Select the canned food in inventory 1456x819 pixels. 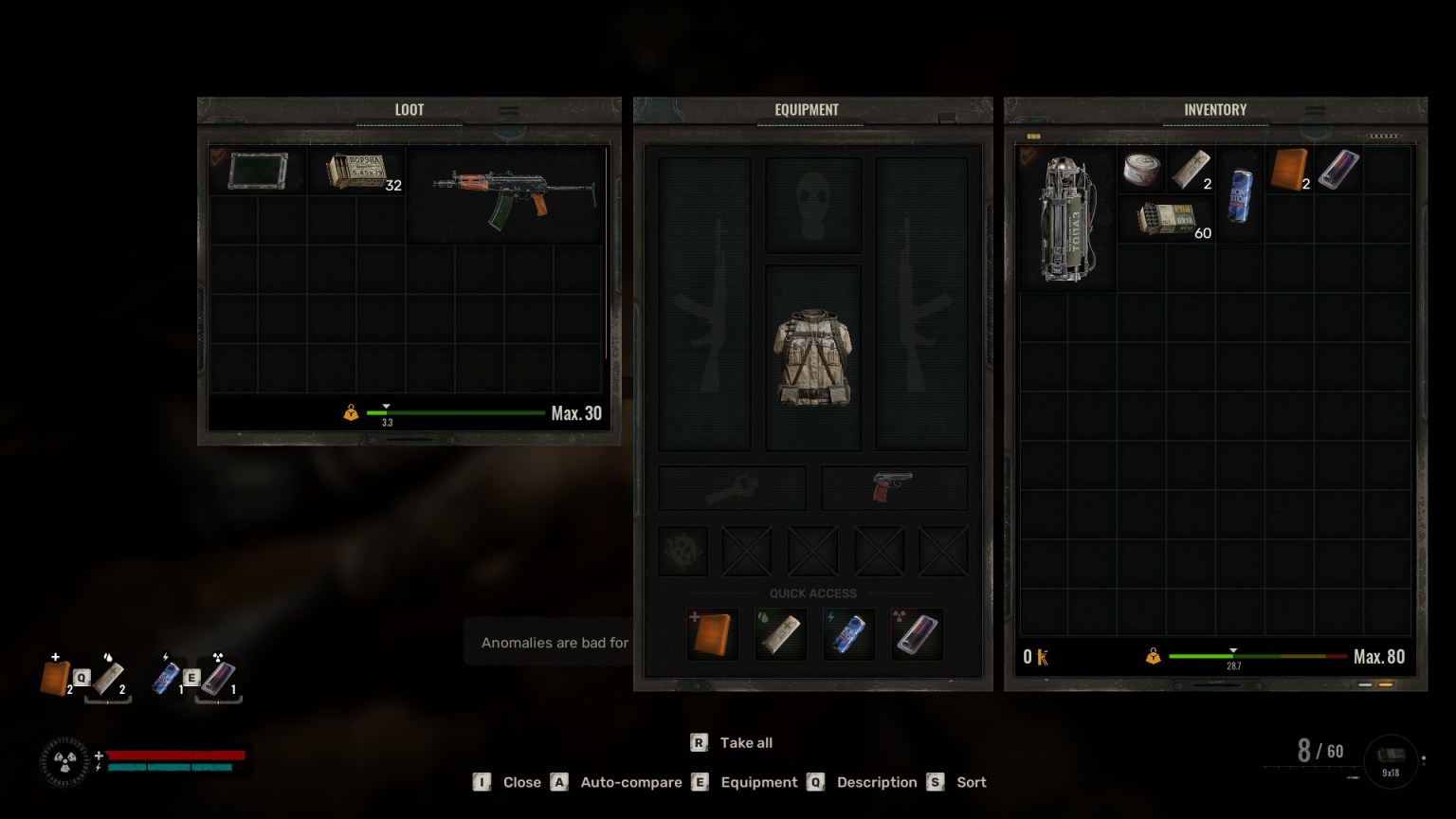1142,170
